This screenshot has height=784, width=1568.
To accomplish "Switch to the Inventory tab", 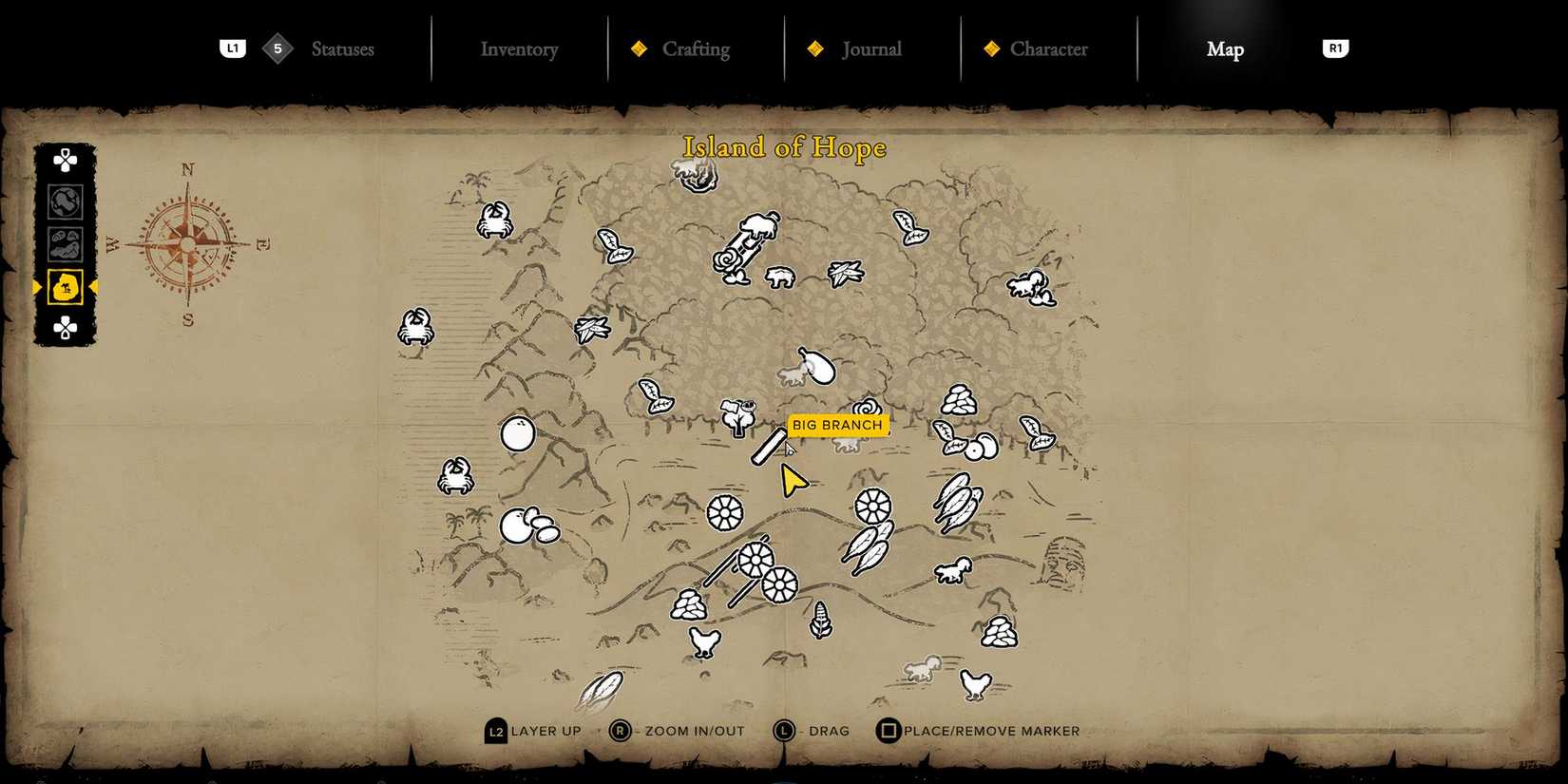I will pyautogui.click(x=519, y=49).
